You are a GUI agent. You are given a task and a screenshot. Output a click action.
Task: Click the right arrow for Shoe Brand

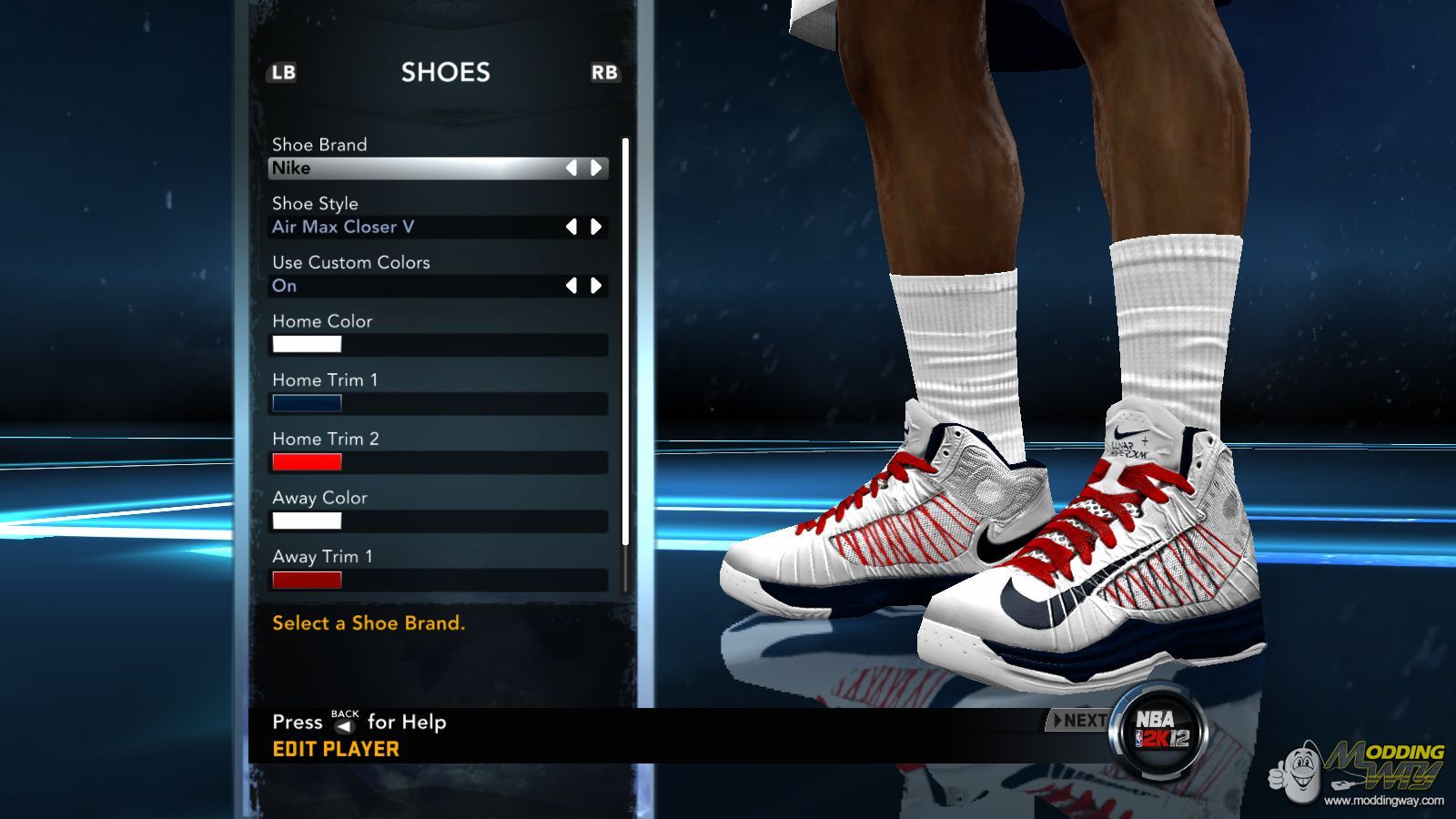(x=596, y=168)
